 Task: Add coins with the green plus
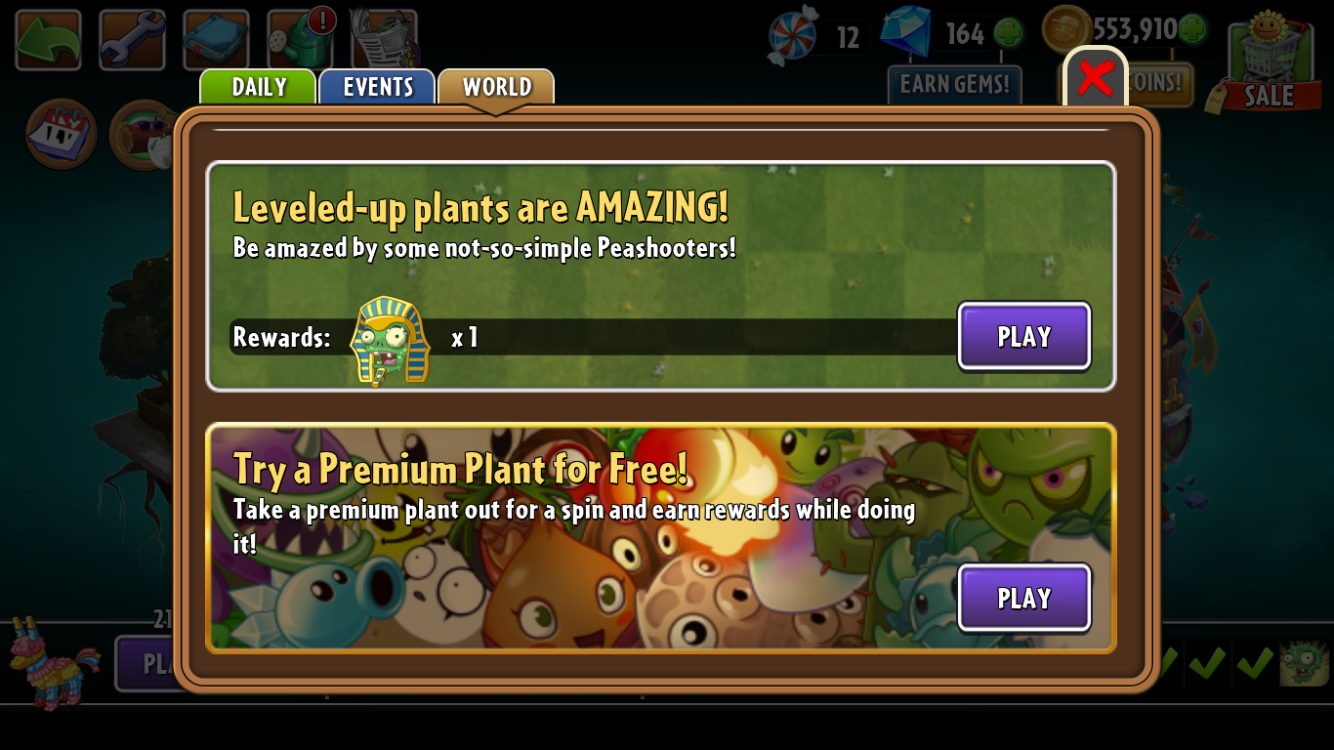point(1192,29)
